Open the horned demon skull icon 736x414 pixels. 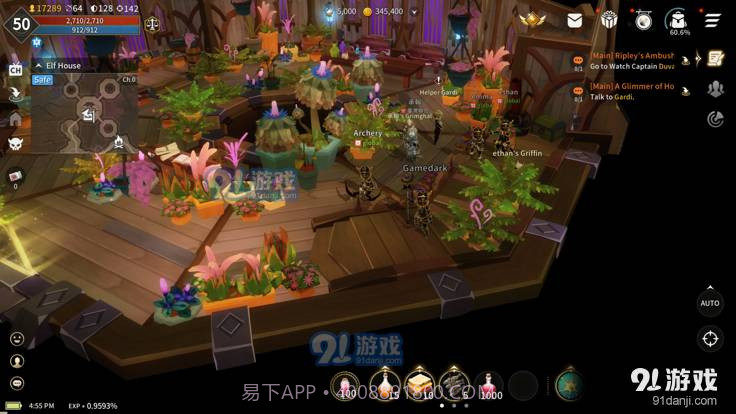tap(16, 143)
